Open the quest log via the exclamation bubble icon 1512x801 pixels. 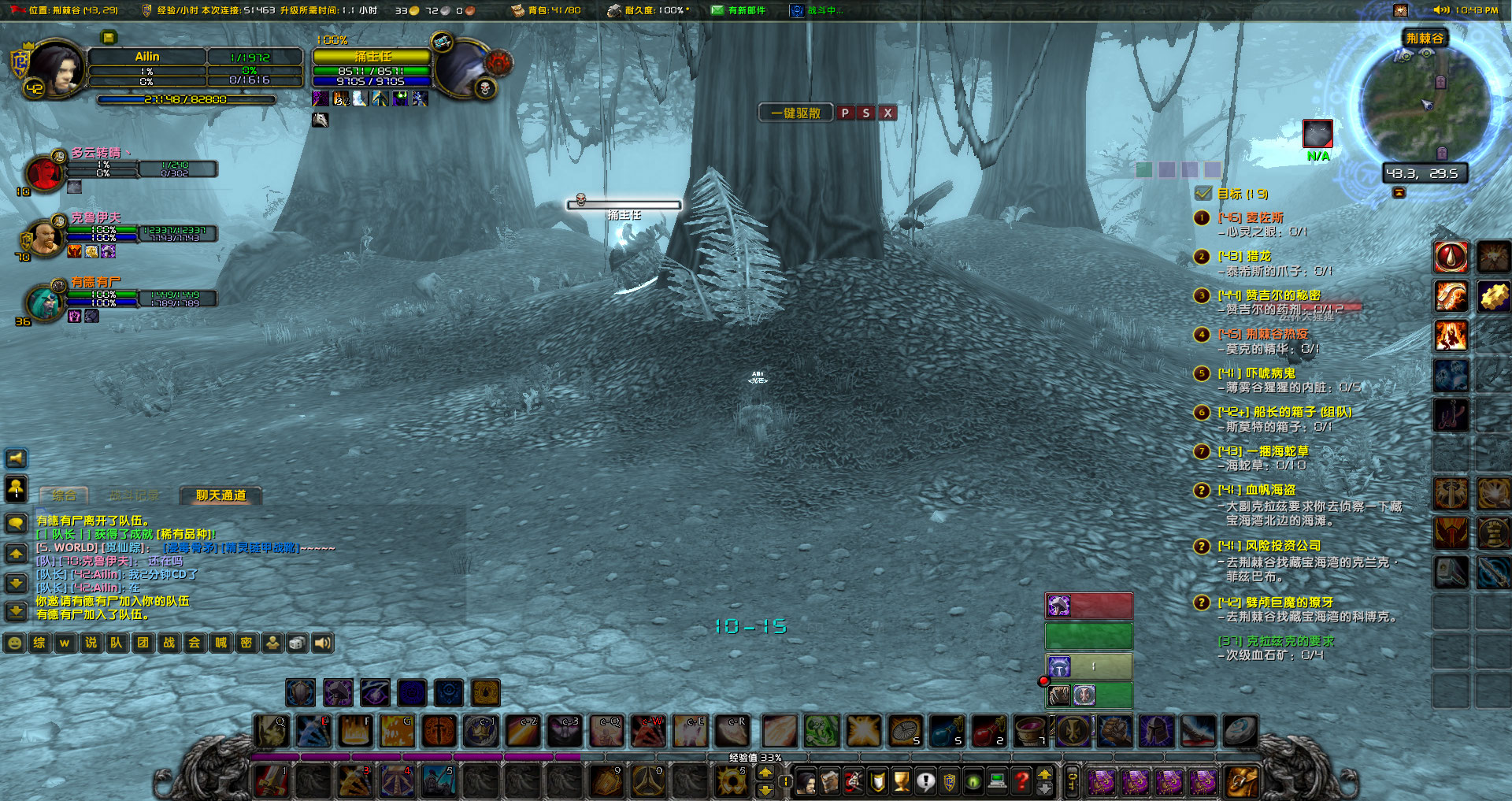(x=925, y=780)
